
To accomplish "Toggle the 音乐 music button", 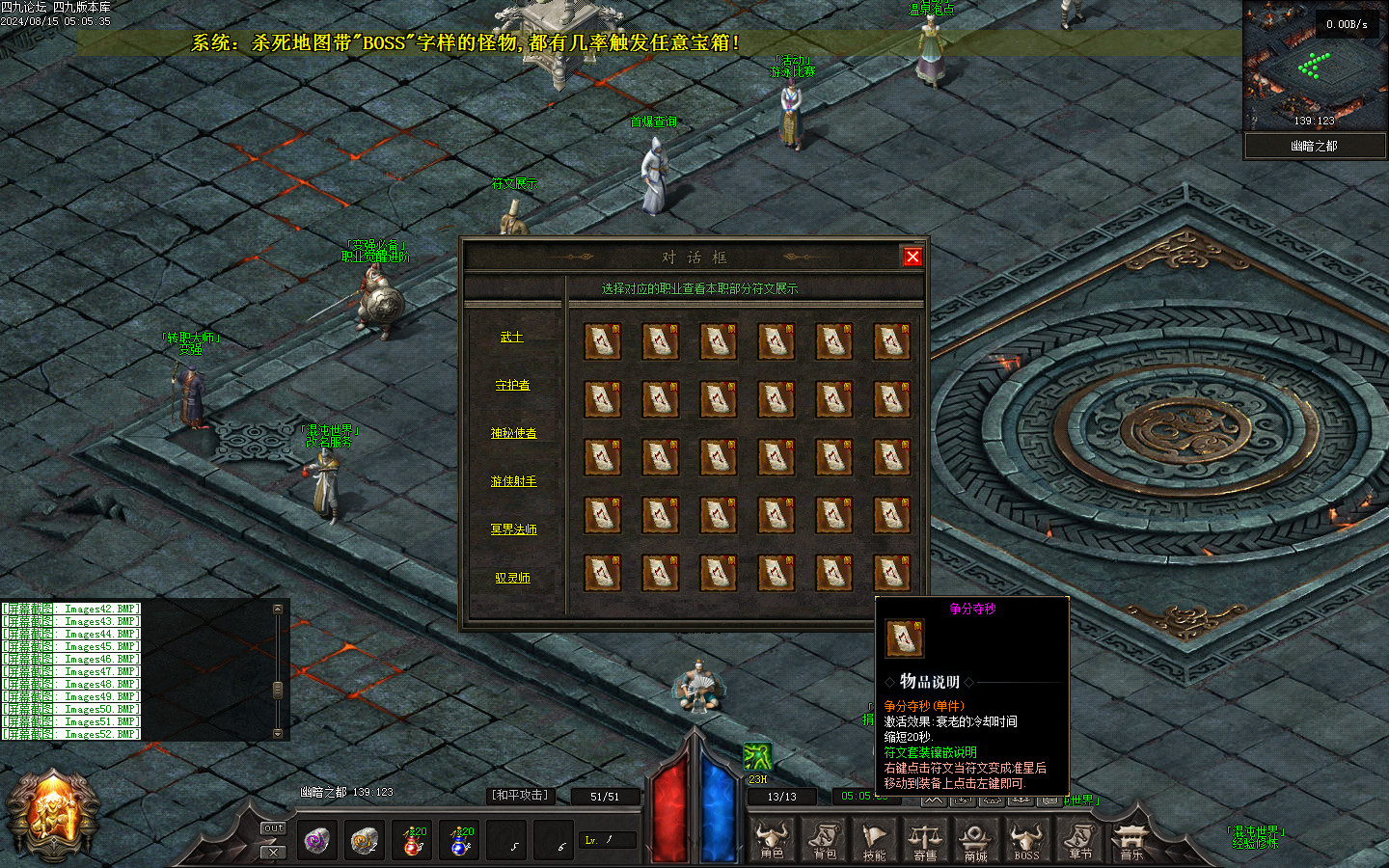I will (x=1130, y=840).
